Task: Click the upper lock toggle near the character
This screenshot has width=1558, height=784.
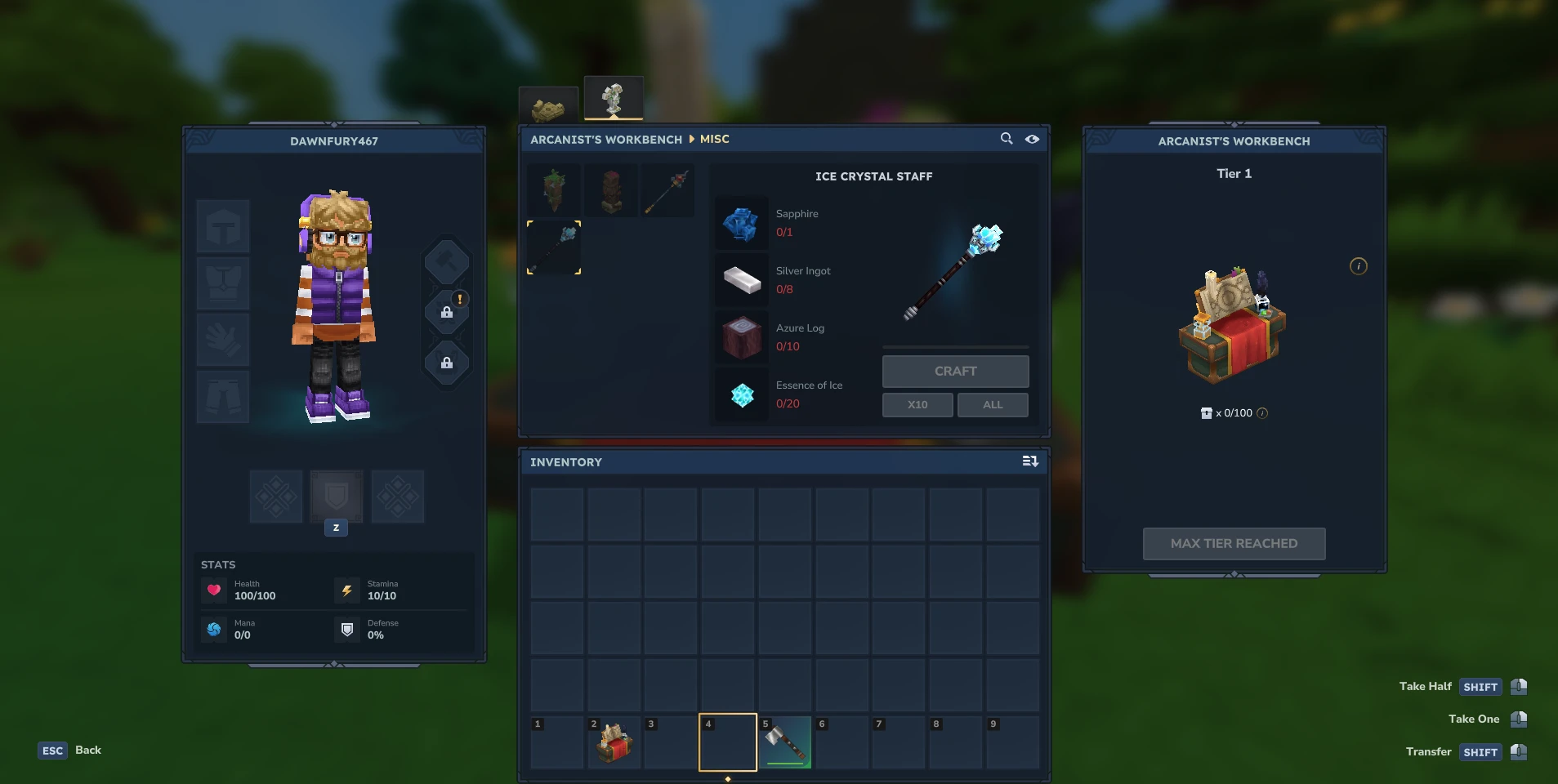Action: click(446, 311)
